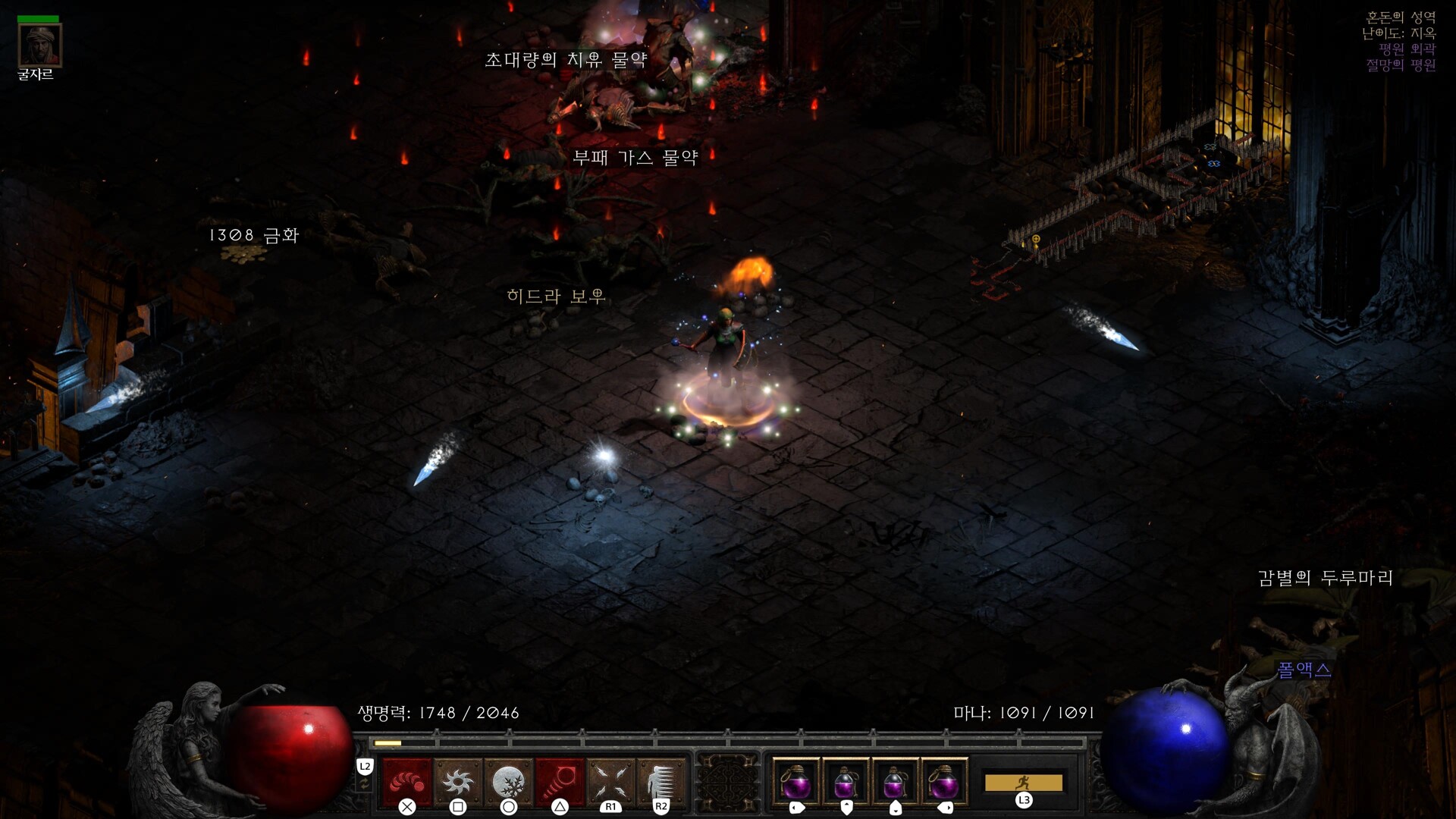This screenshot has width=1456, height=819.
Task: Activate the red orb-trail skill icon
Action: (407, 781)
